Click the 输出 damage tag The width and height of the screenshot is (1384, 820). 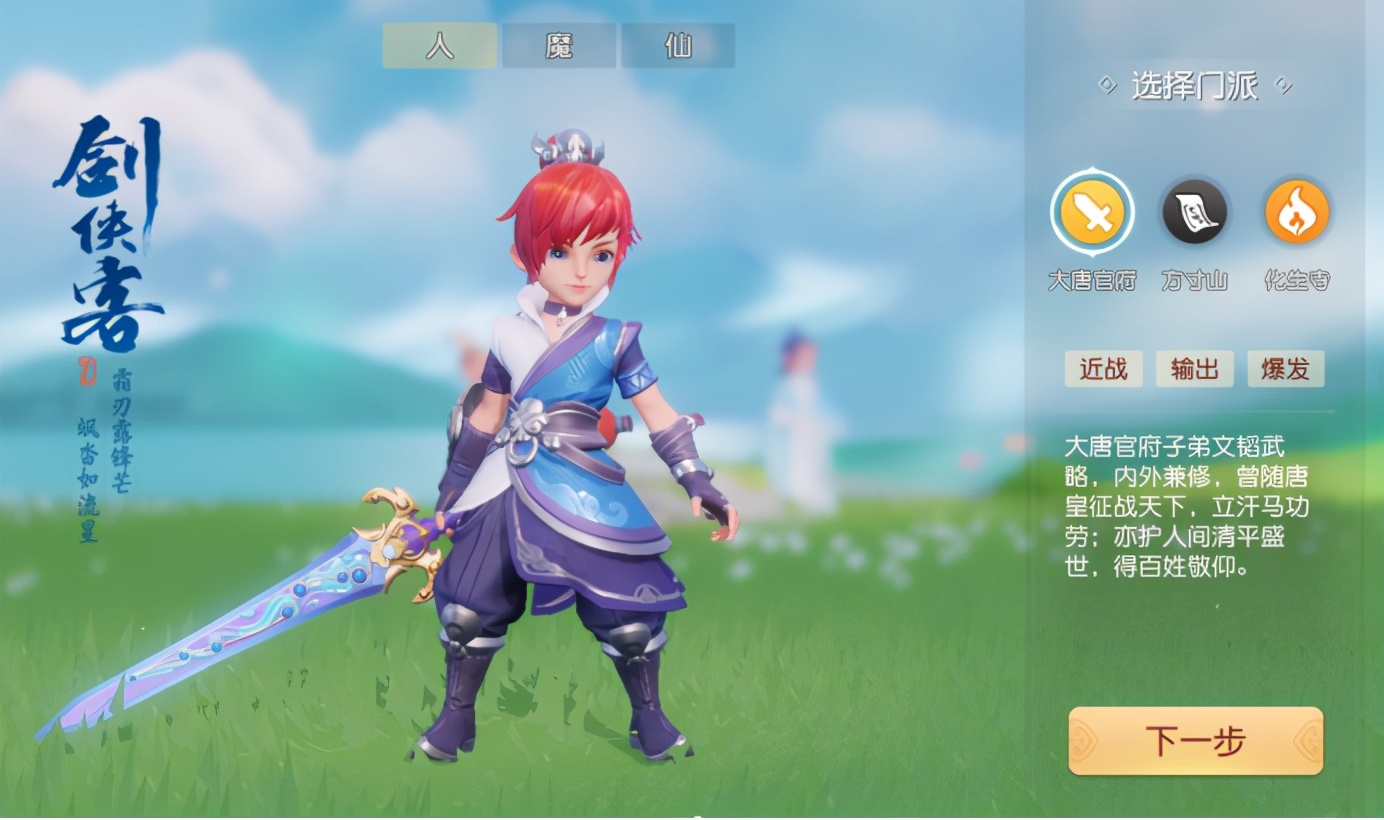coord(1195,369)
